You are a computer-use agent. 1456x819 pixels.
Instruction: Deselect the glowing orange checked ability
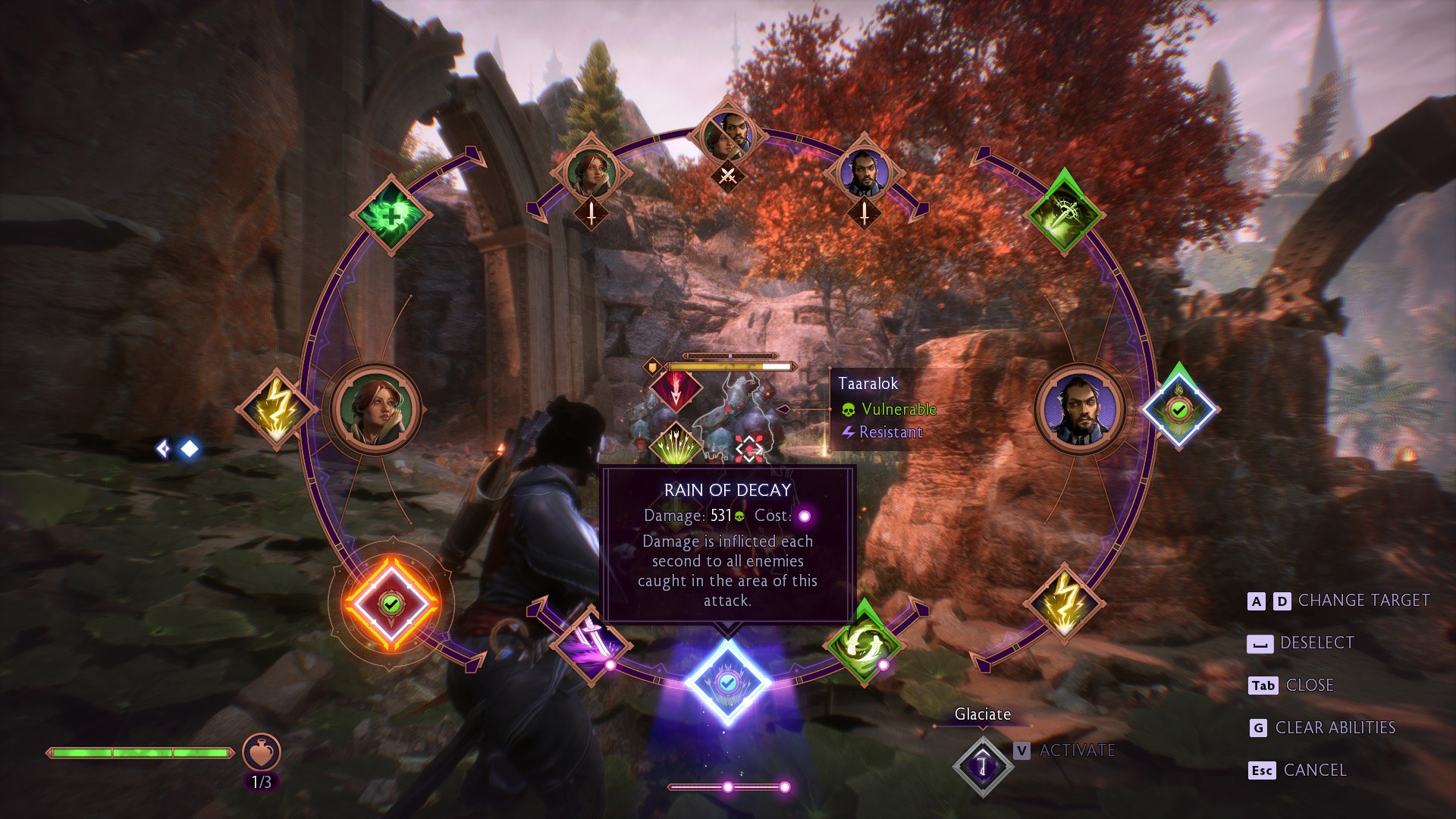(391, 604)
